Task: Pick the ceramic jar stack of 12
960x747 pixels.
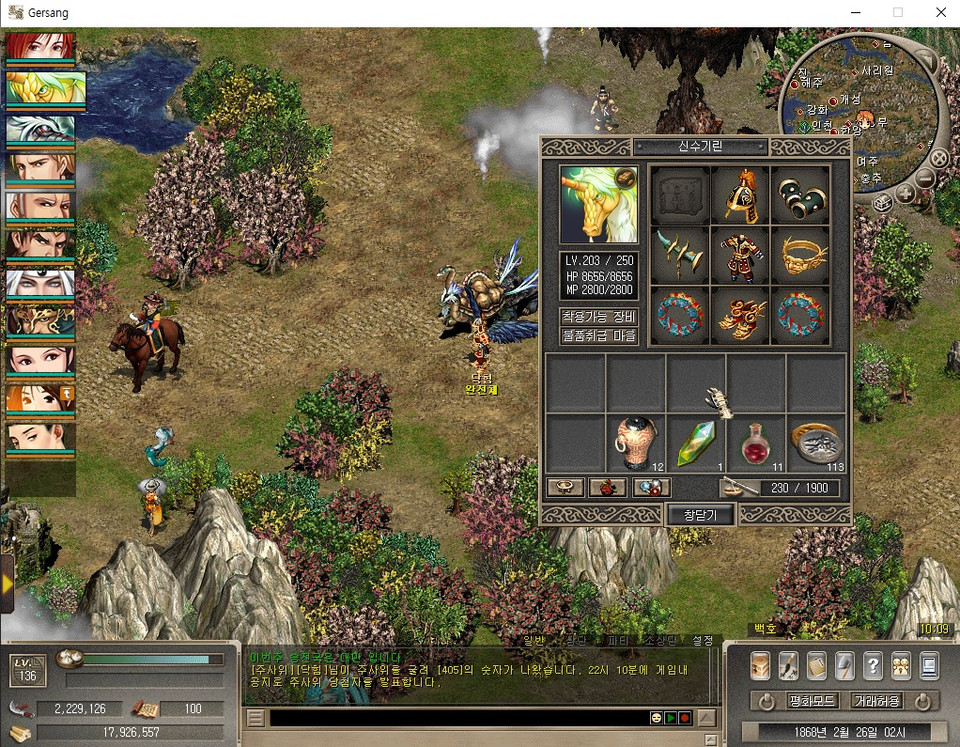Action: (x=635, y=443)
